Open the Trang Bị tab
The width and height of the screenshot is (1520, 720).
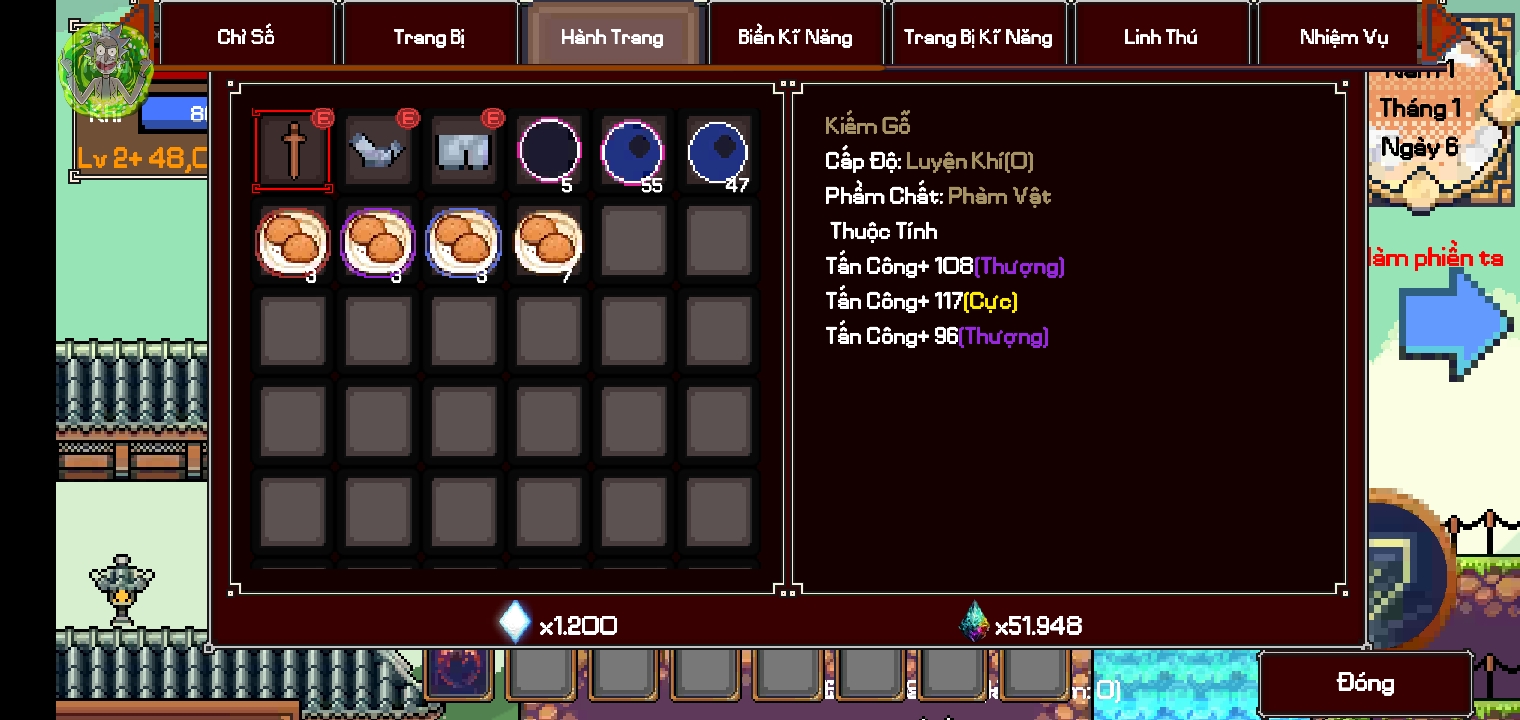click(x=429, y=37)
